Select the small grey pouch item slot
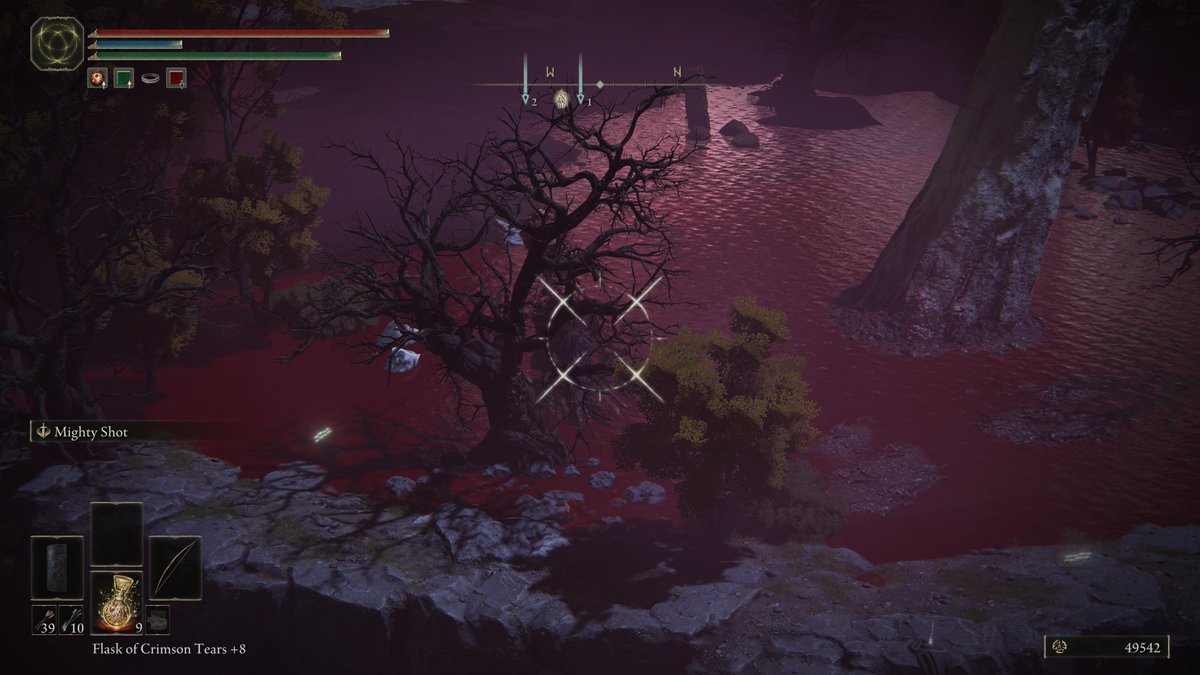The image size is (1200, 675). 157,619
